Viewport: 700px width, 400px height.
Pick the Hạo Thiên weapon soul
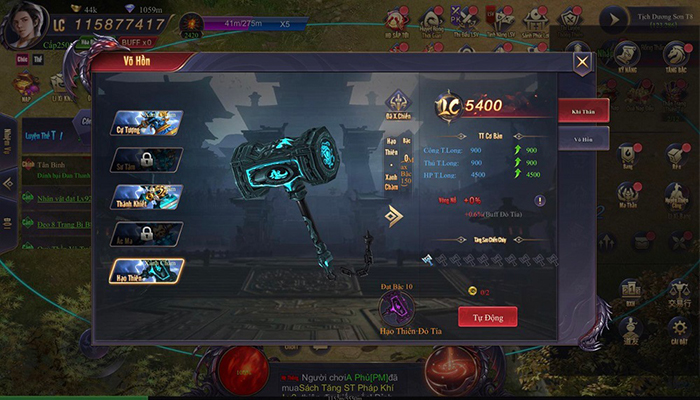[146, 270]
